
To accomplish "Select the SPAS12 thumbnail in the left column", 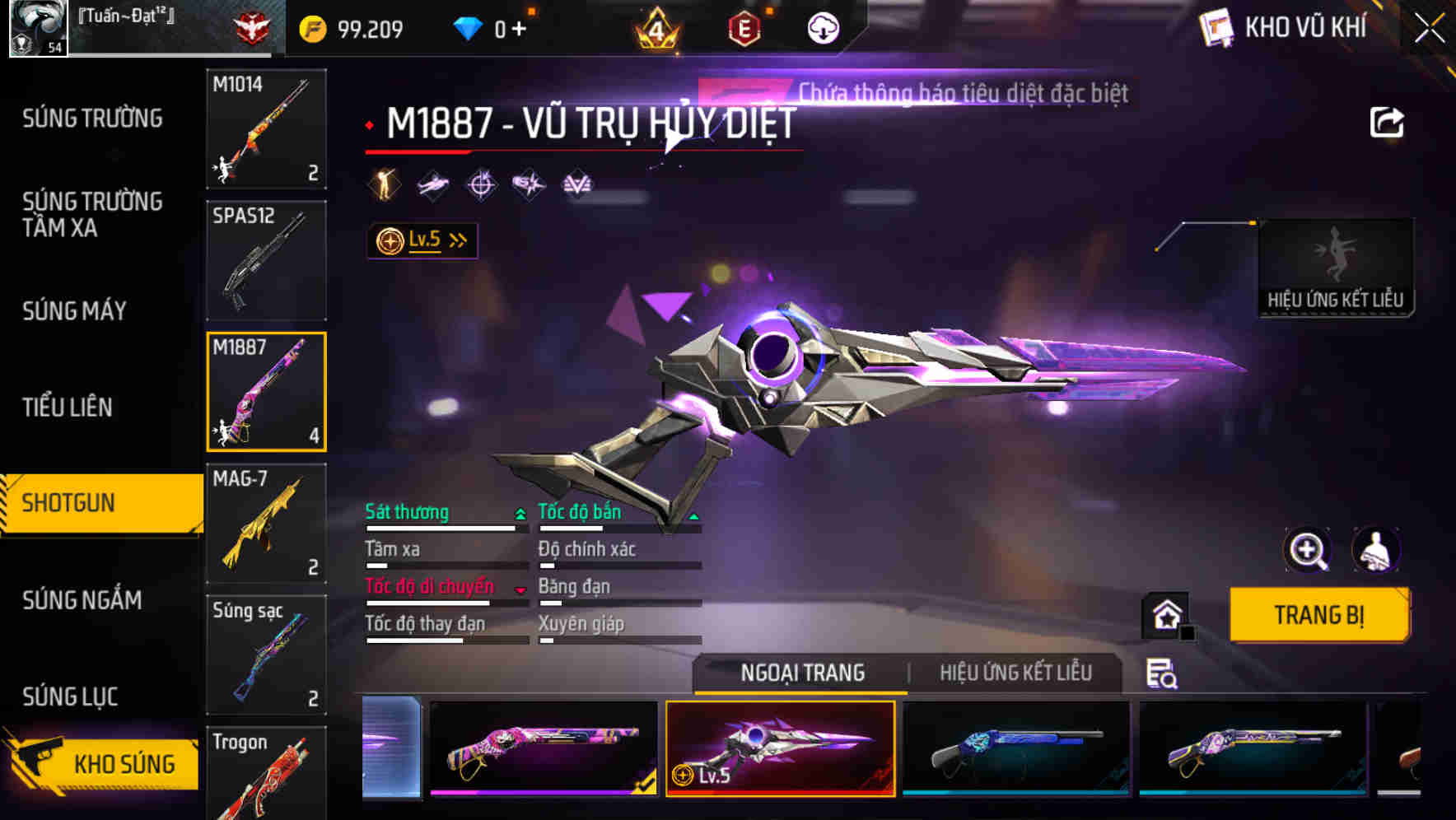I will pos(266,260).
